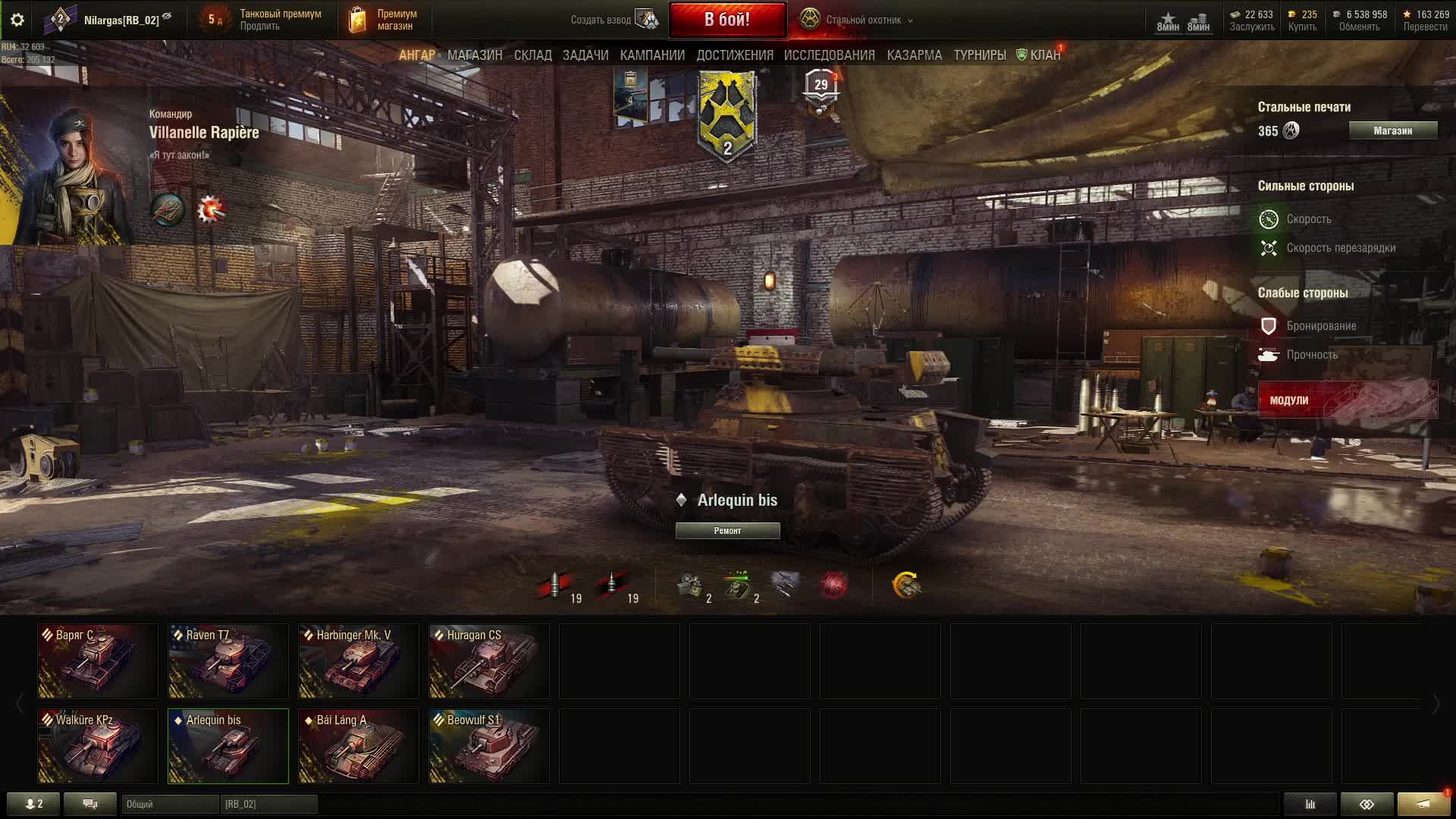Open the СКЛАД tab
Image resolution: width=1456 pixels, height=819 pixels.
pyautogui.click(x=532, y=55)
